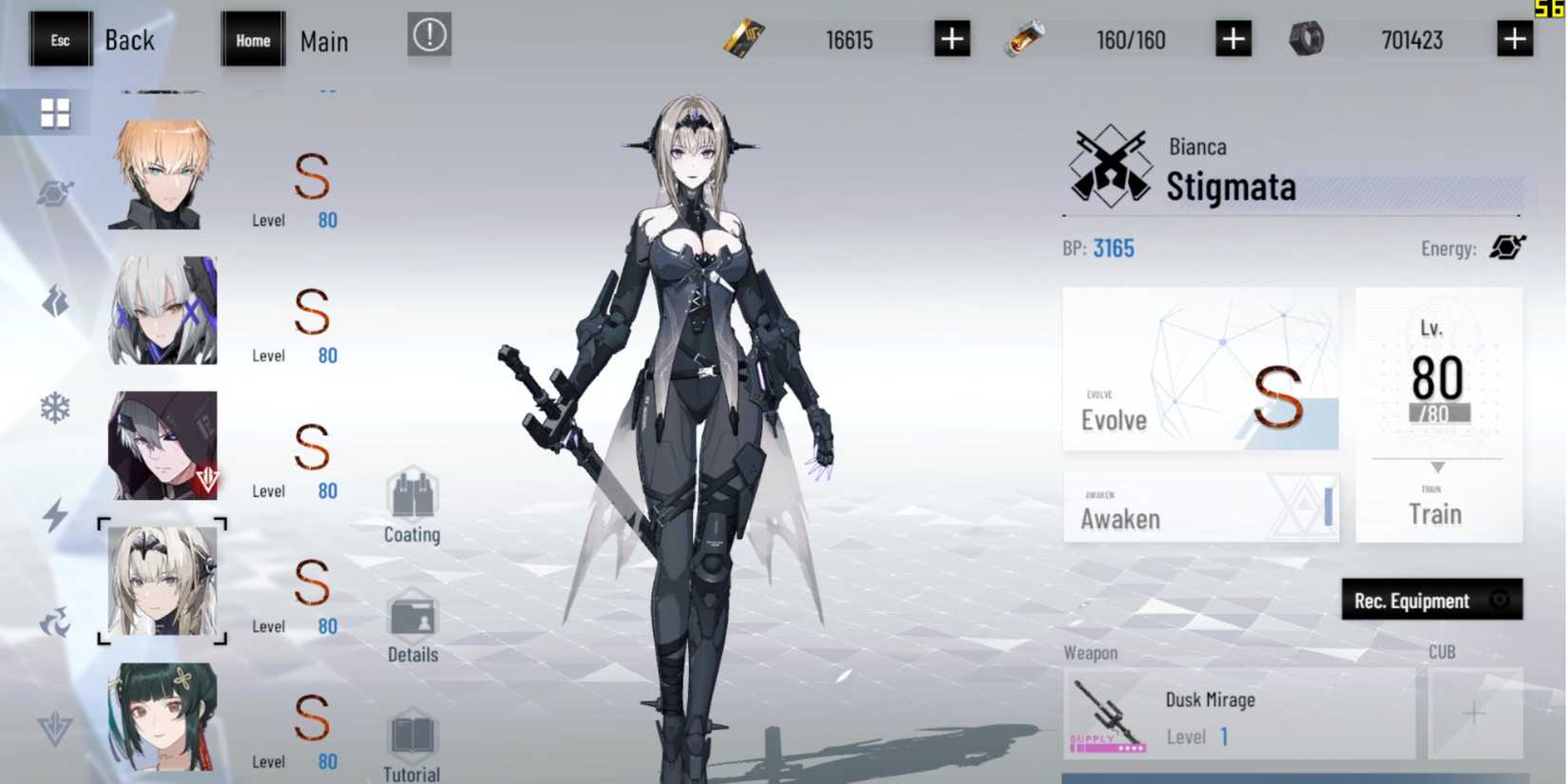
Task: Click the ice element filter snowflake icon
Action: (55, 407)
